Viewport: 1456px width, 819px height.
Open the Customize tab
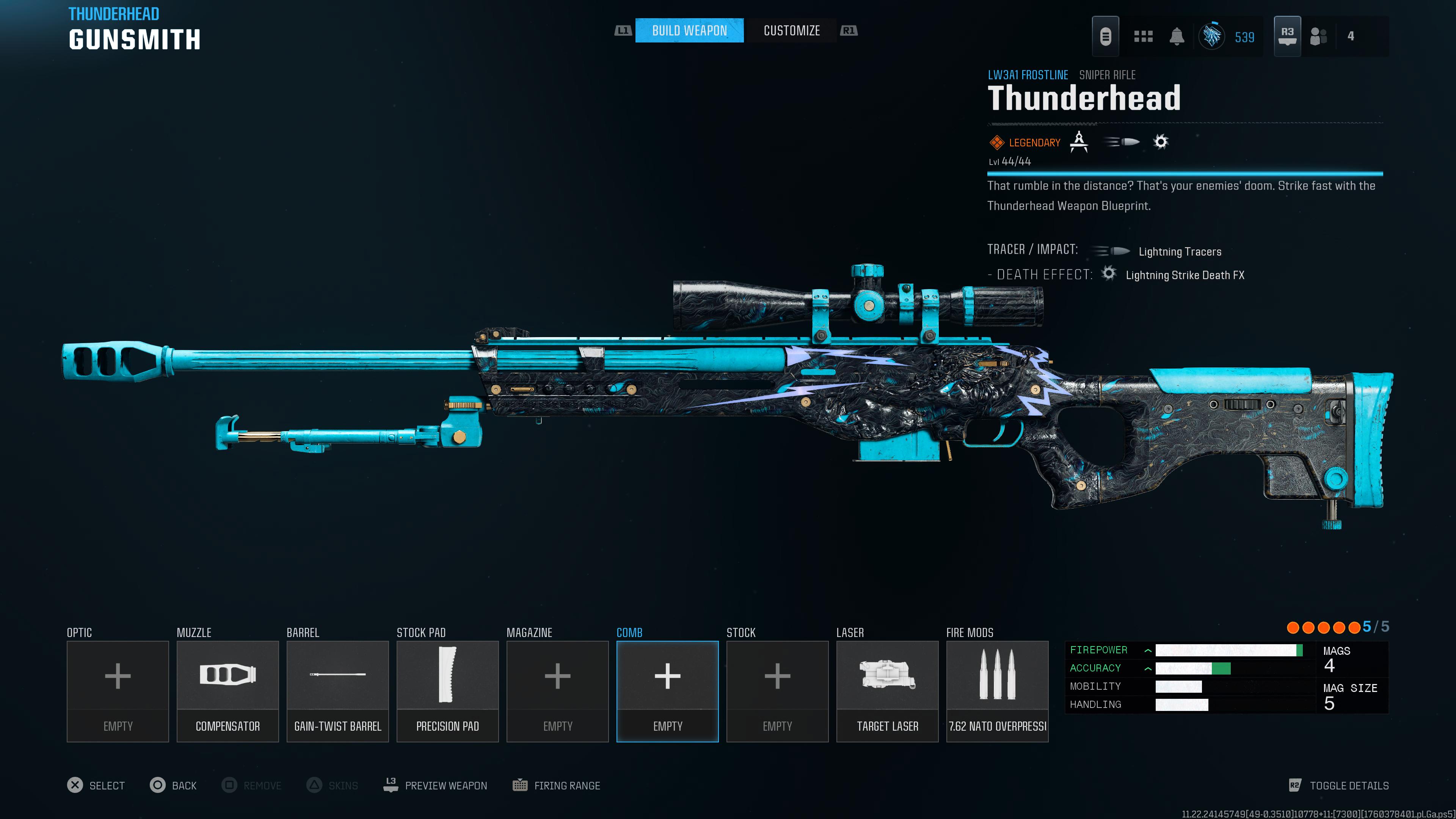tap(791, 30)
